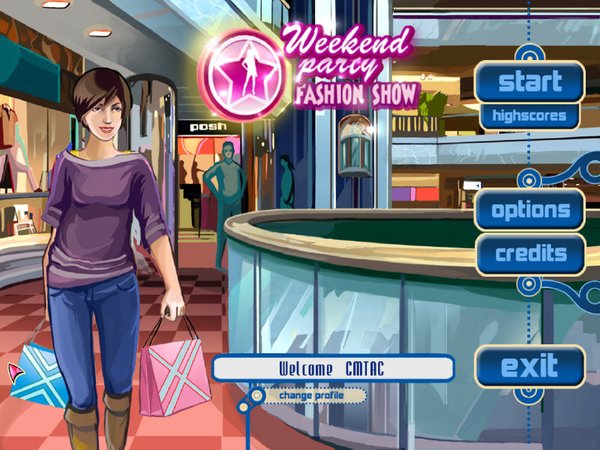Start the fashion show game
This screenshot has width=600, height=450.
point(530,81)
